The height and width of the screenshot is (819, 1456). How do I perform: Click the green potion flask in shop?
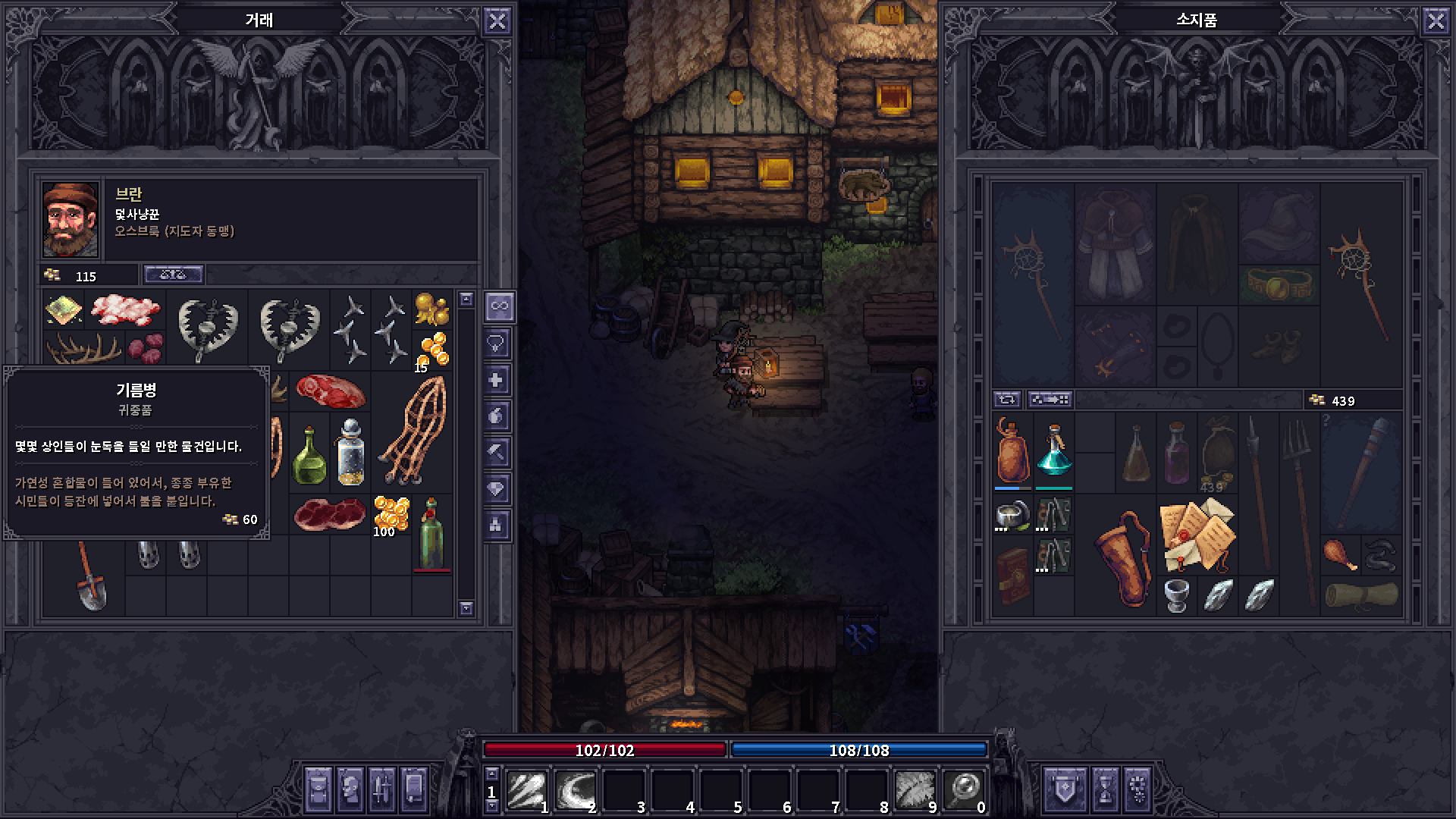(309, 455)
